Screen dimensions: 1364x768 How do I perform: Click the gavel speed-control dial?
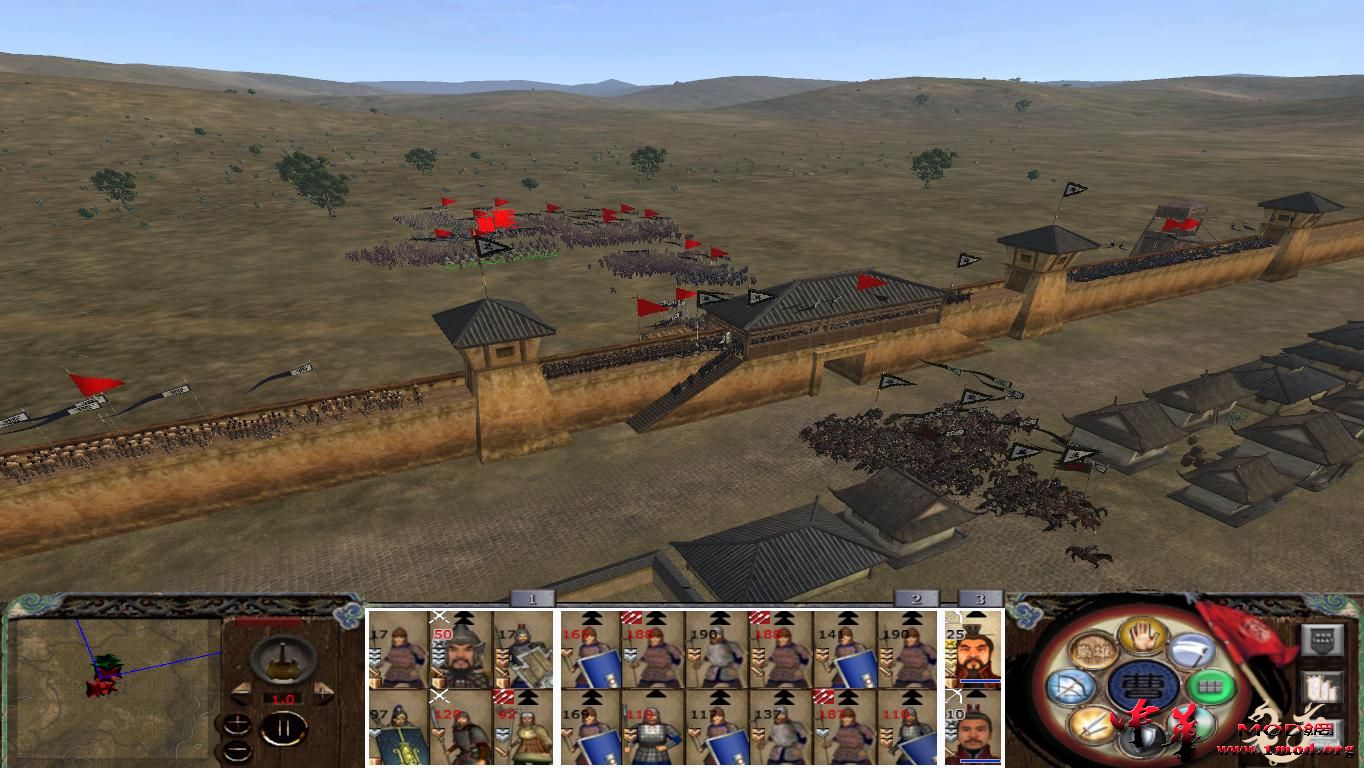[x=282, y=660]
